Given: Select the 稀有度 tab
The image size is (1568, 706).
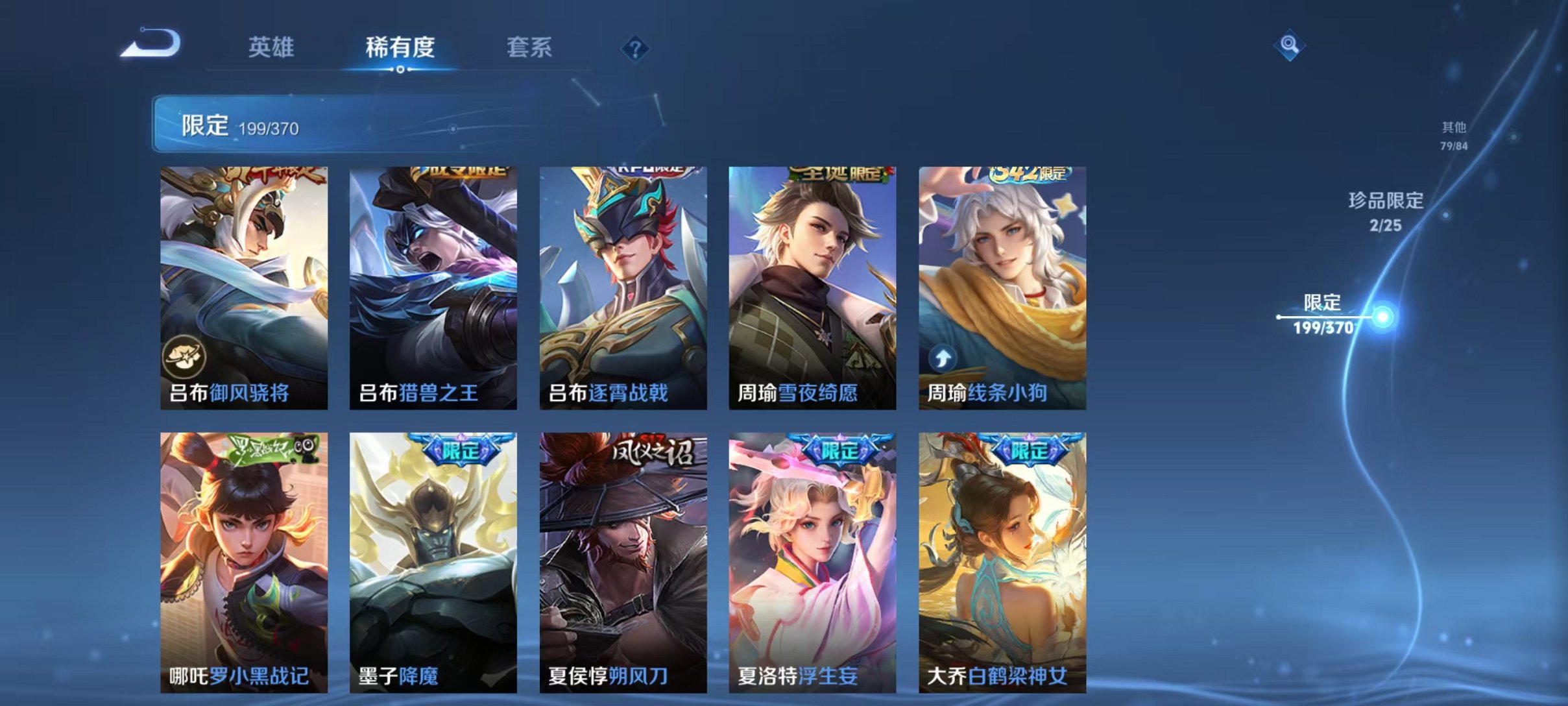Looking at the screenshot, I should pyautogui.click(x=401, y=47).
